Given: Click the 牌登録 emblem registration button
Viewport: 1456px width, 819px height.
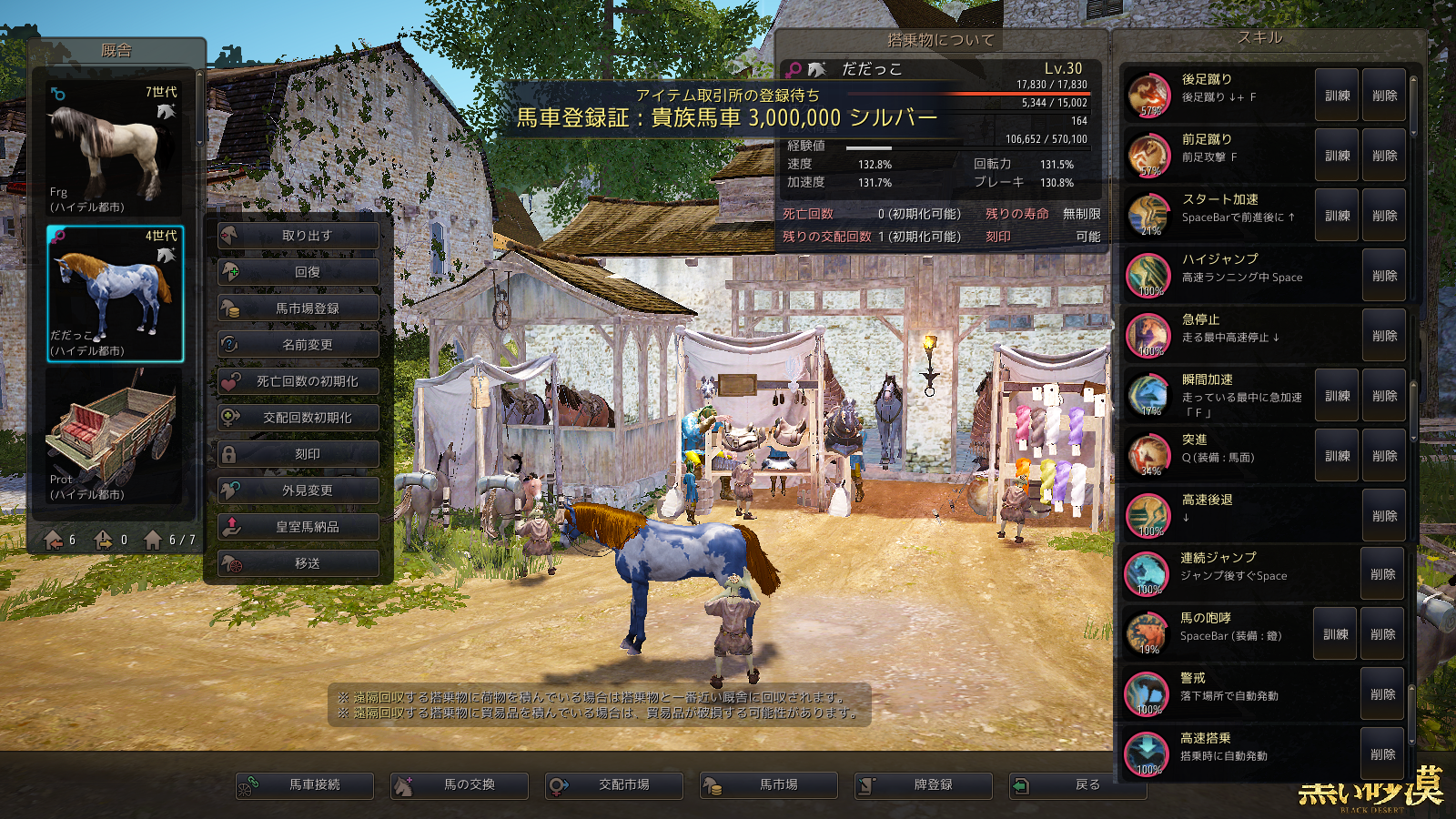Looking at the screenshot, I should tap(924, 785).
